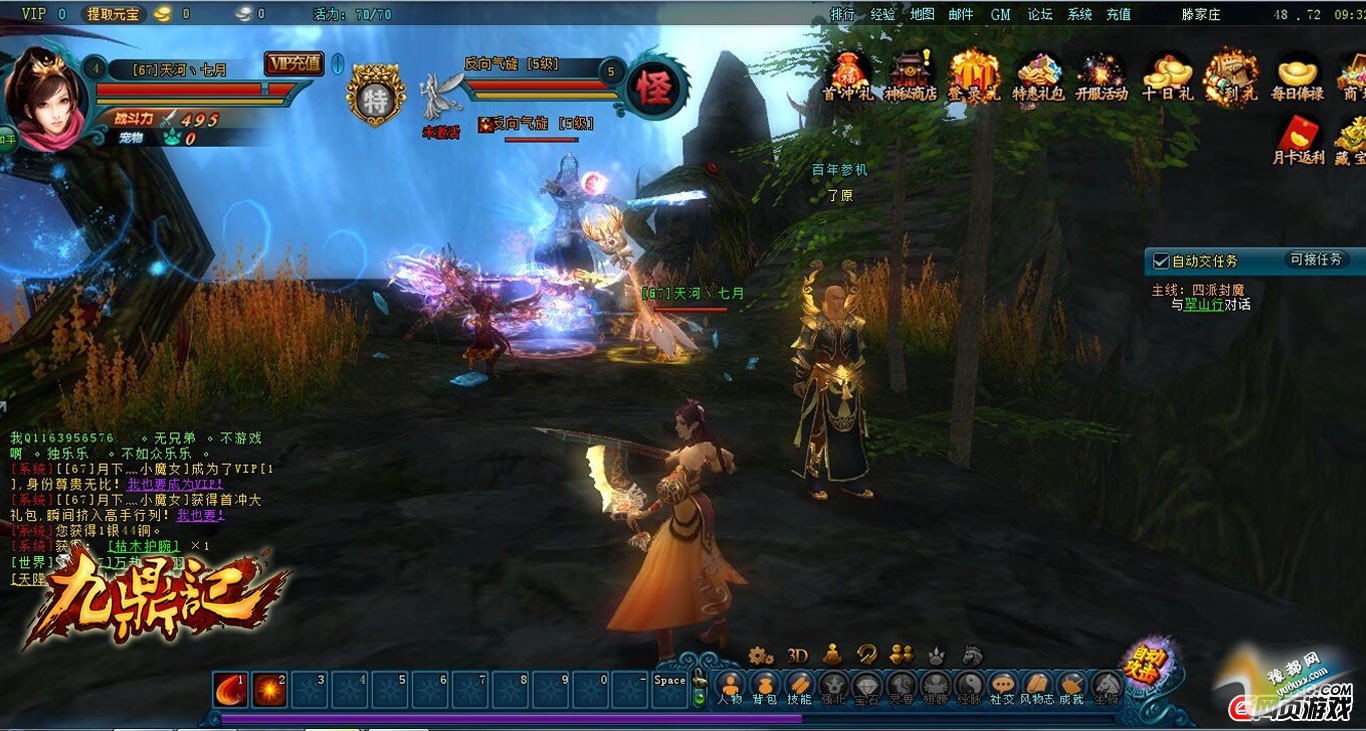Select the fireball skill in hotbar slot 2

coord(270,689)
